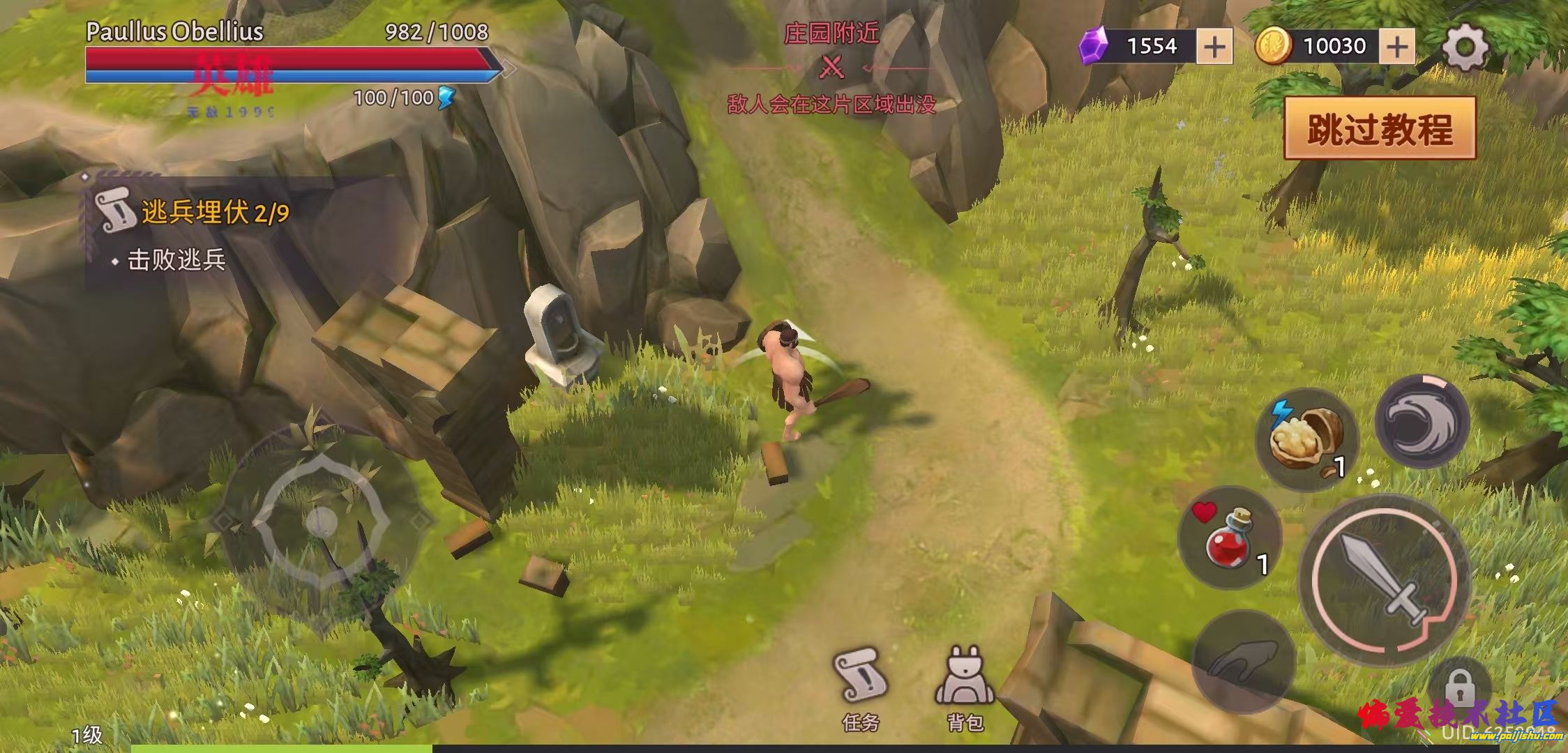This screenshot has height=753, width=1568.
Task: Add more purple gems with plus button
Action: [x=1214, y=47]
